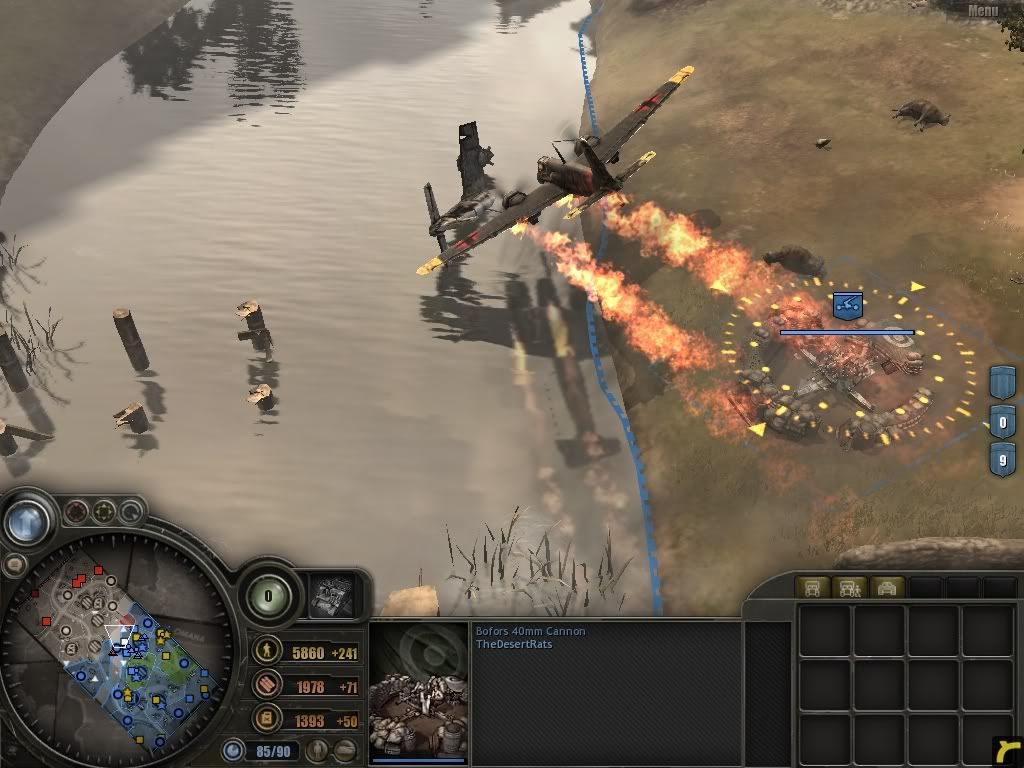Select the building thumbnail beside command points

pyautogui.click(x=331, y=595)
